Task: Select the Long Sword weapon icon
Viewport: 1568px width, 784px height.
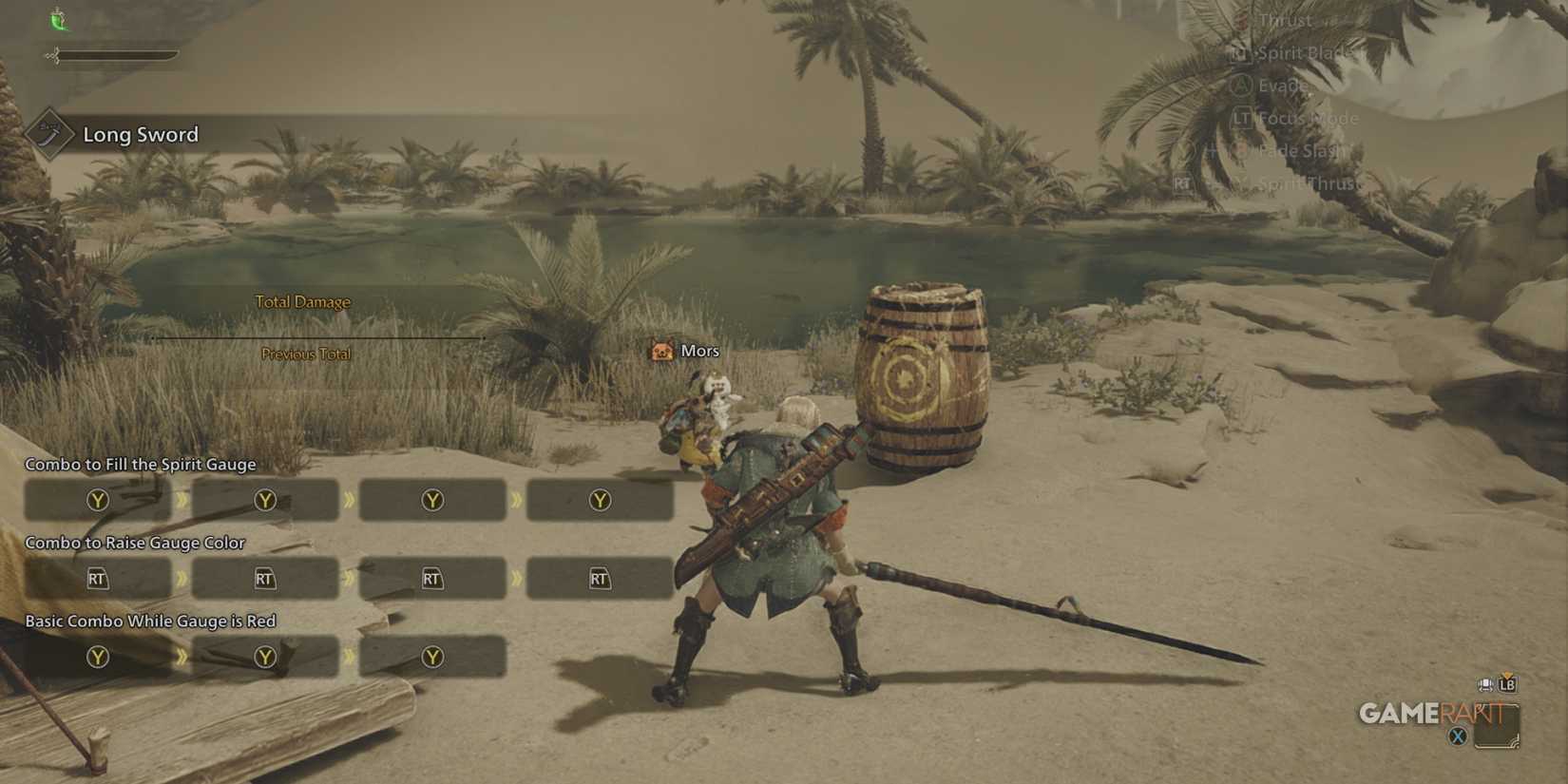Action: click(48, 134)
